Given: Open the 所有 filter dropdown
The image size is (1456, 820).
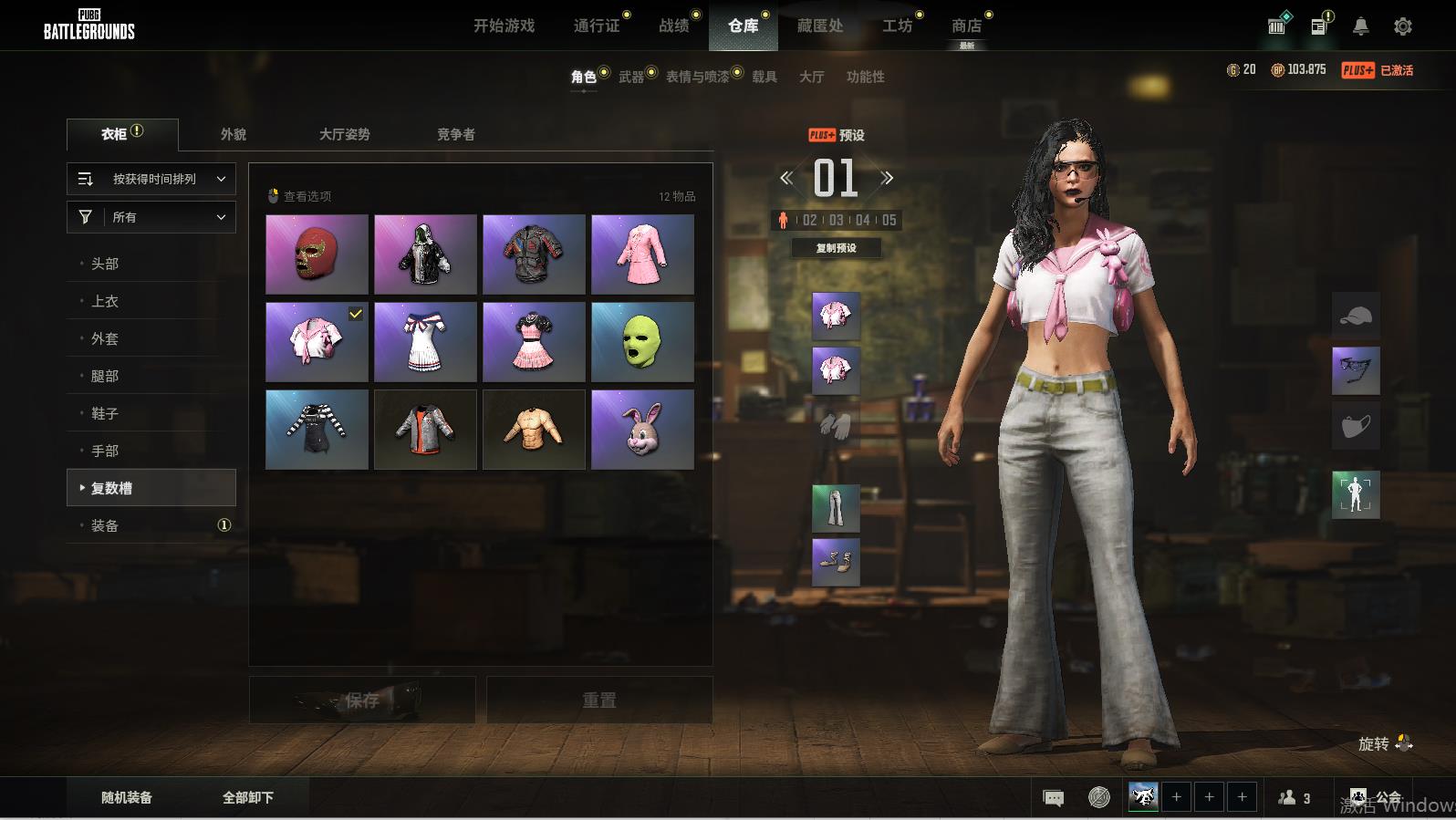Looking at the screenshot, I should 151,217.
